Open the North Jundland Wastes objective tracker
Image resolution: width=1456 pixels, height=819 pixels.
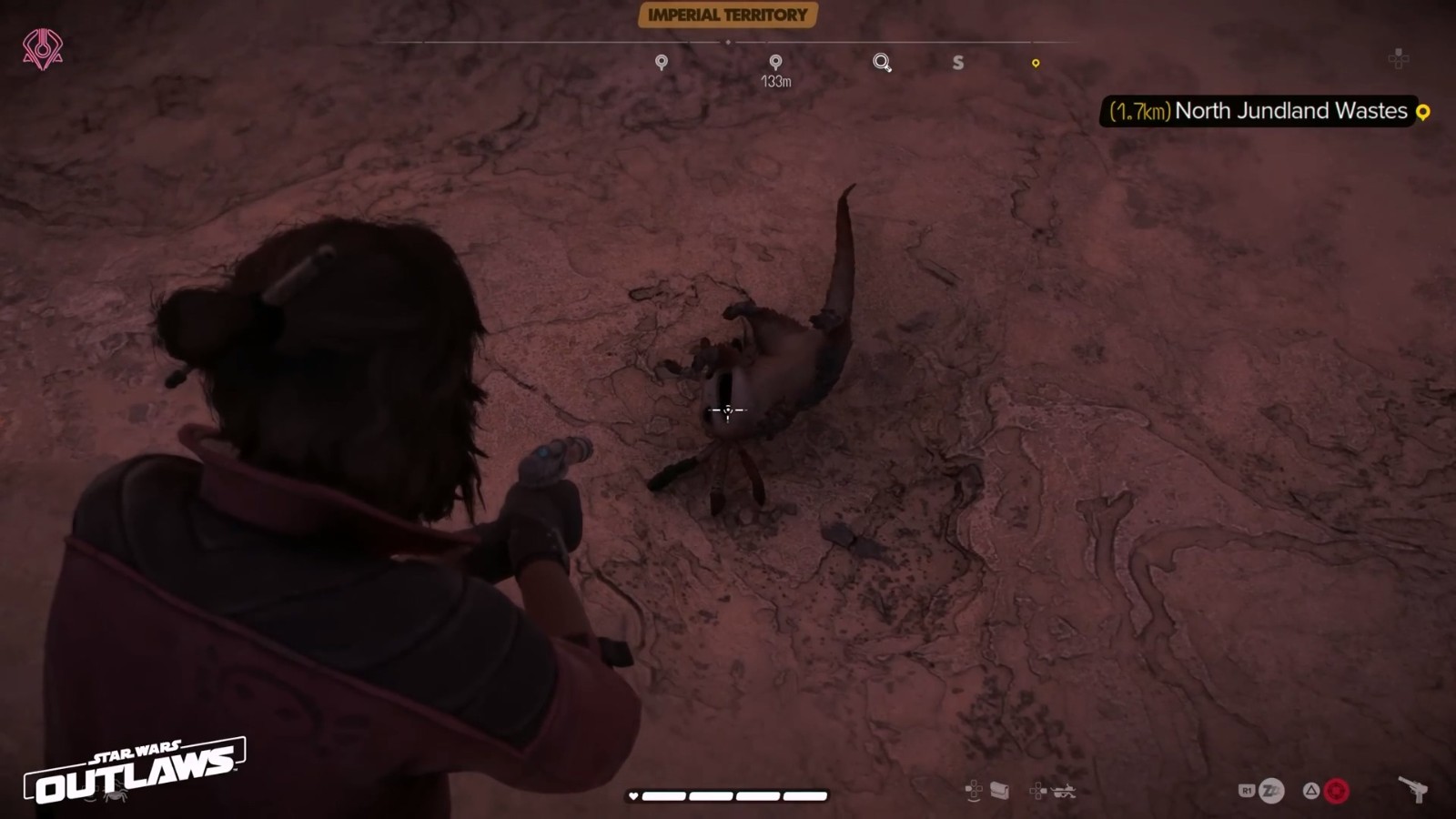pos(1263,111)
